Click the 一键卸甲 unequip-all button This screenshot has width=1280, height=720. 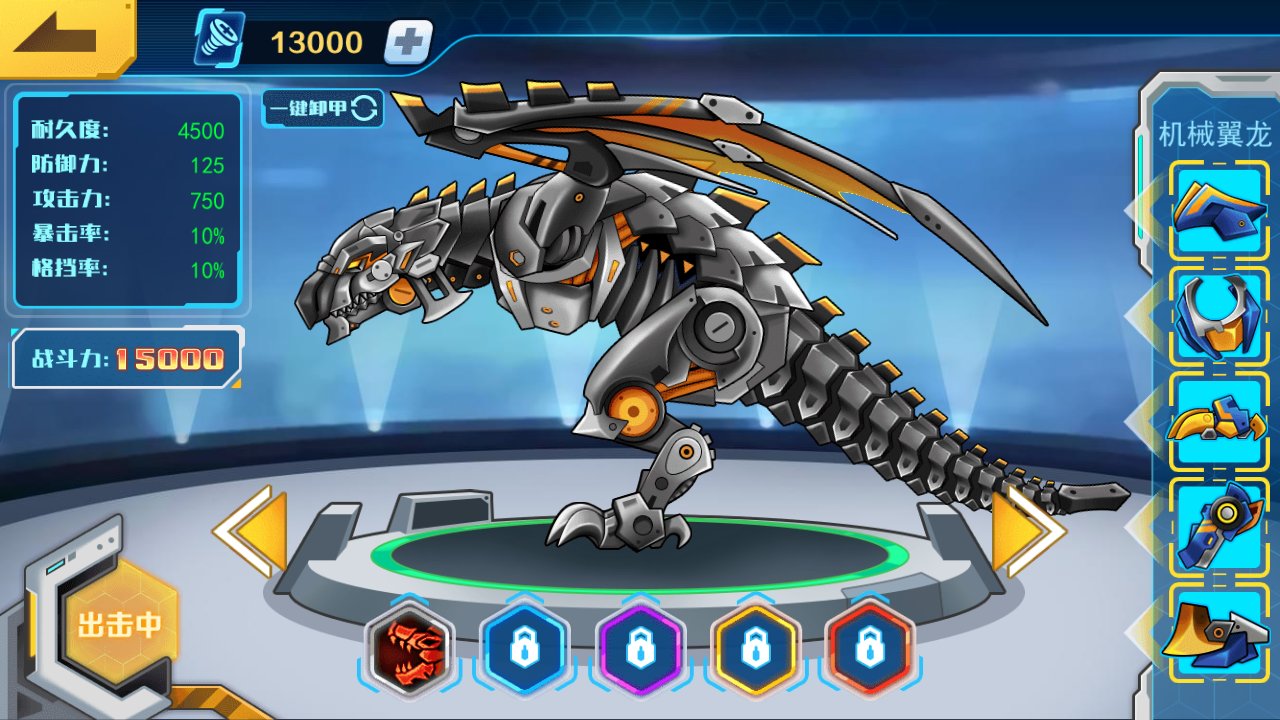(322, 108)
